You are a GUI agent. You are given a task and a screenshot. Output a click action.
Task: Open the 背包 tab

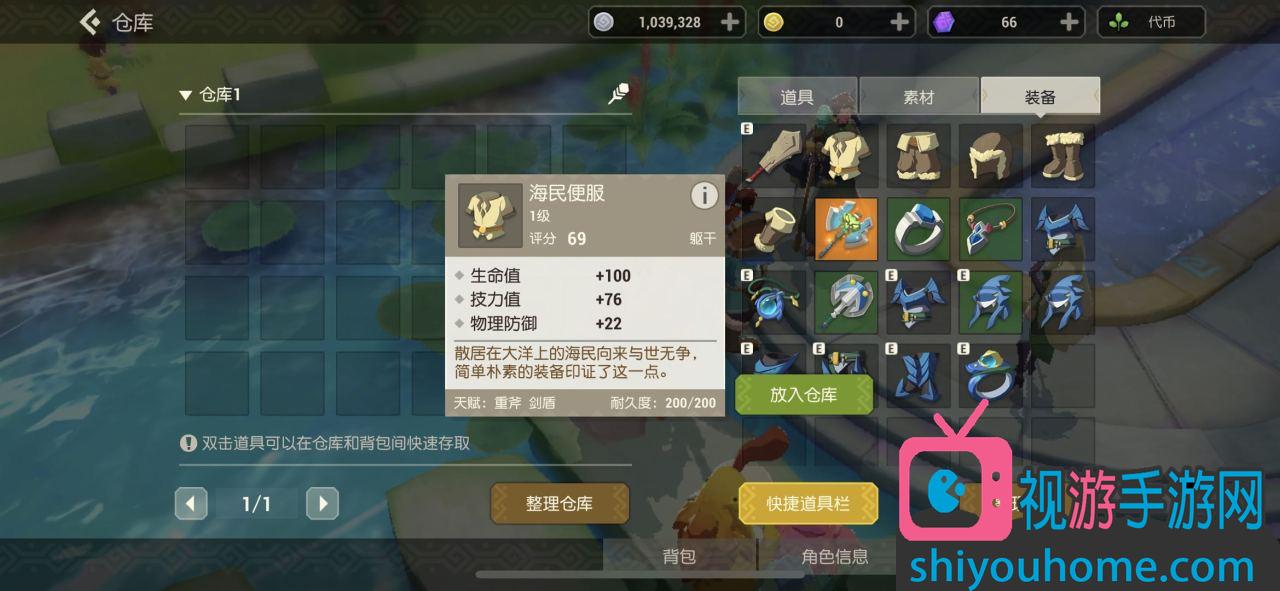pyautogui.click(x=679, y=557)
